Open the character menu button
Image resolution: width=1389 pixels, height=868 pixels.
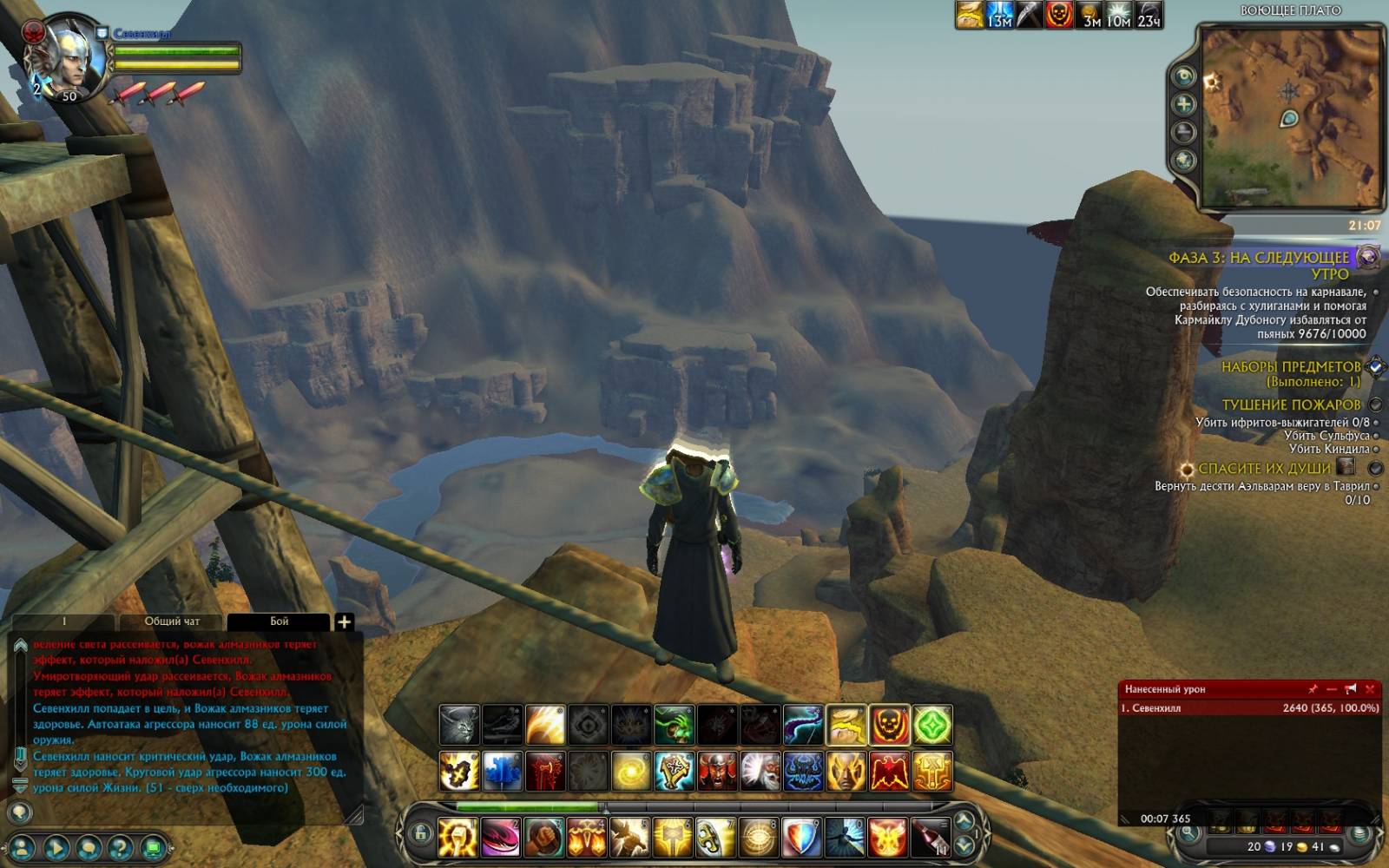tap(23, 847)
